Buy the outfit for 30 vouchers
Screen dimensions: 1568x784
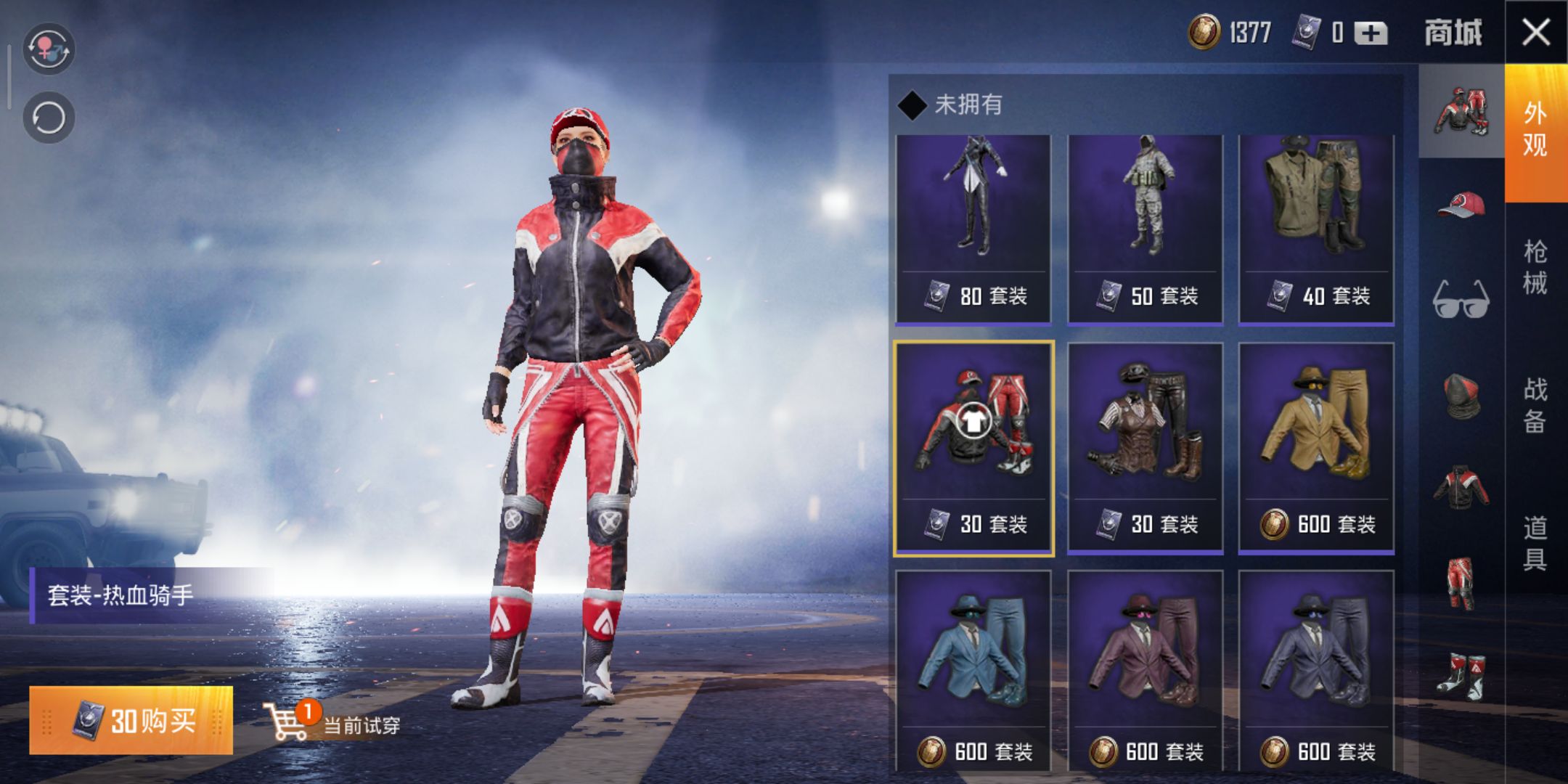click(131, 720)
